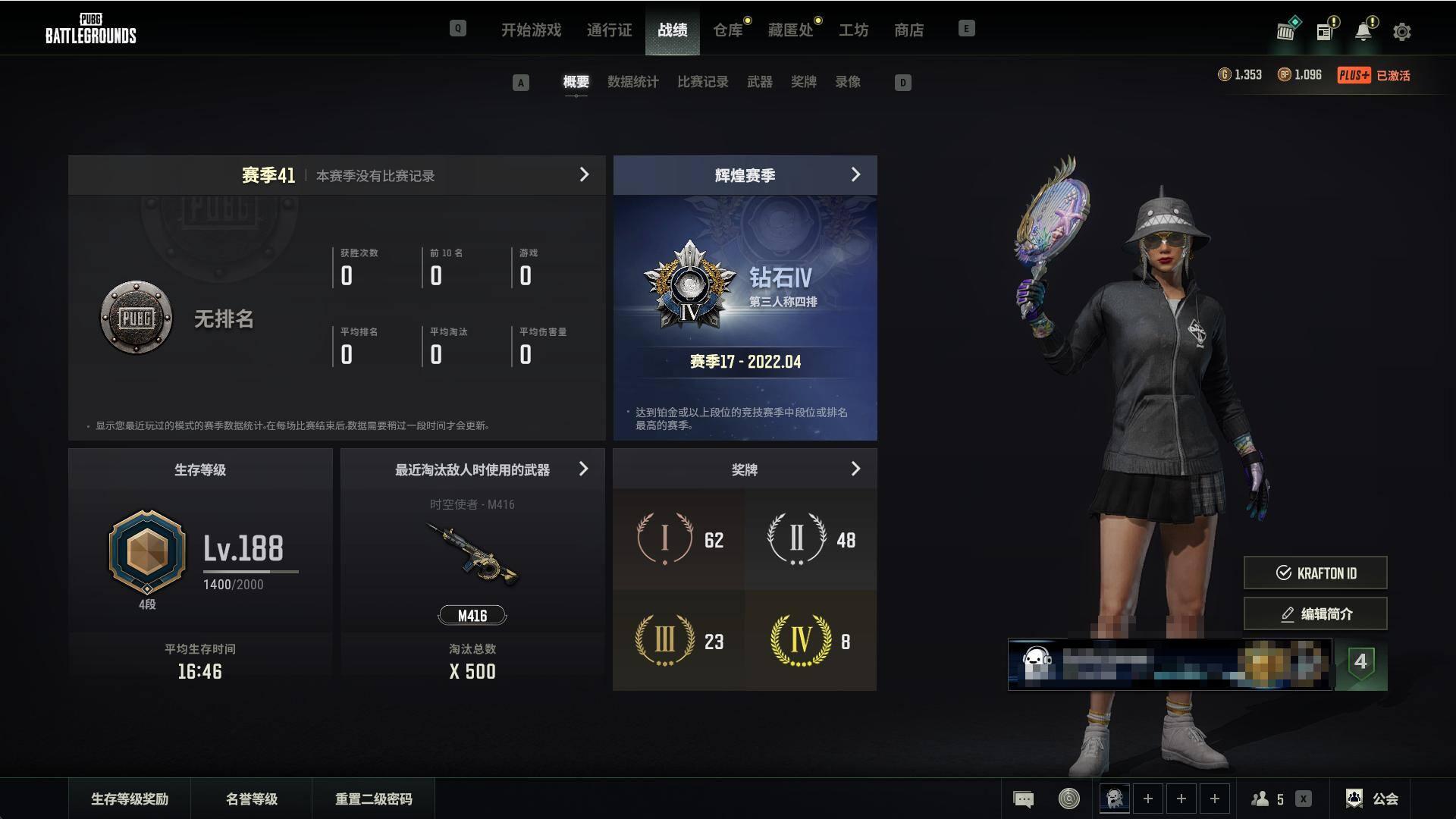Open the 录像 replays sub-tab
The image size is (1456, 819).
pos(848,82)
